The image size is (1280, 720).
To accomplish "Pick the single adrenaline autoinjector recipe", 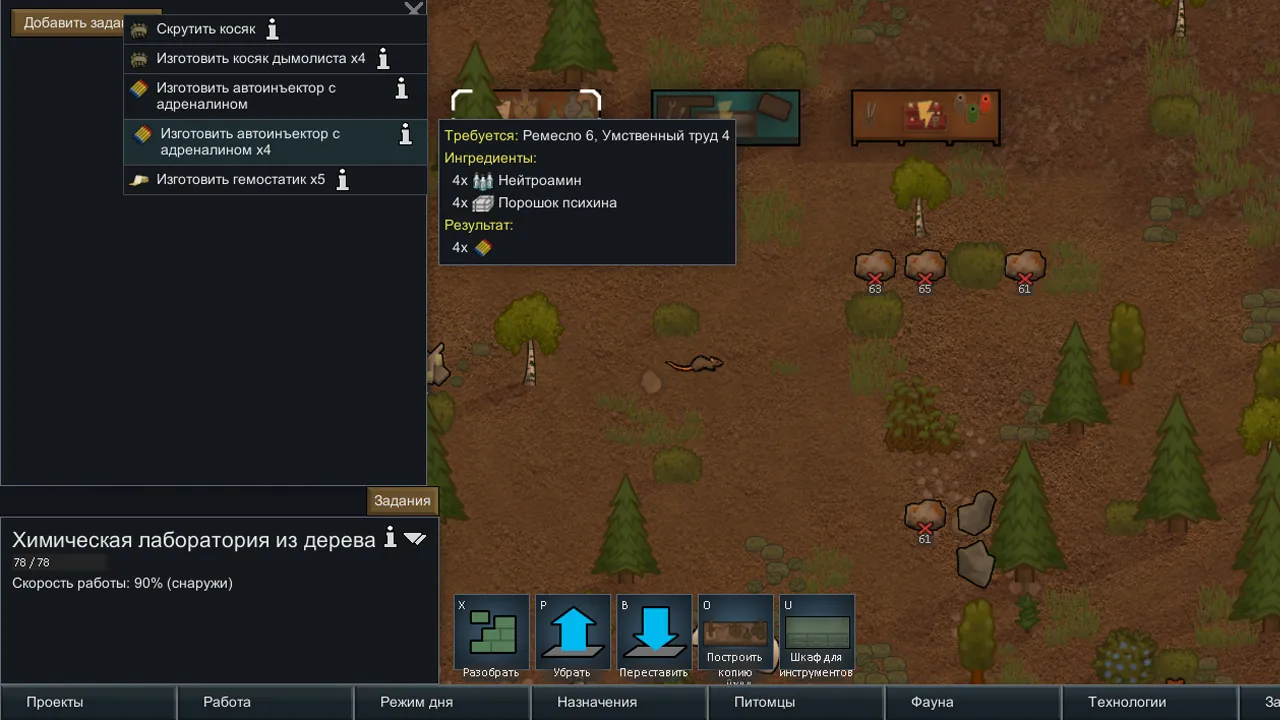I will (x=246, y=96).
